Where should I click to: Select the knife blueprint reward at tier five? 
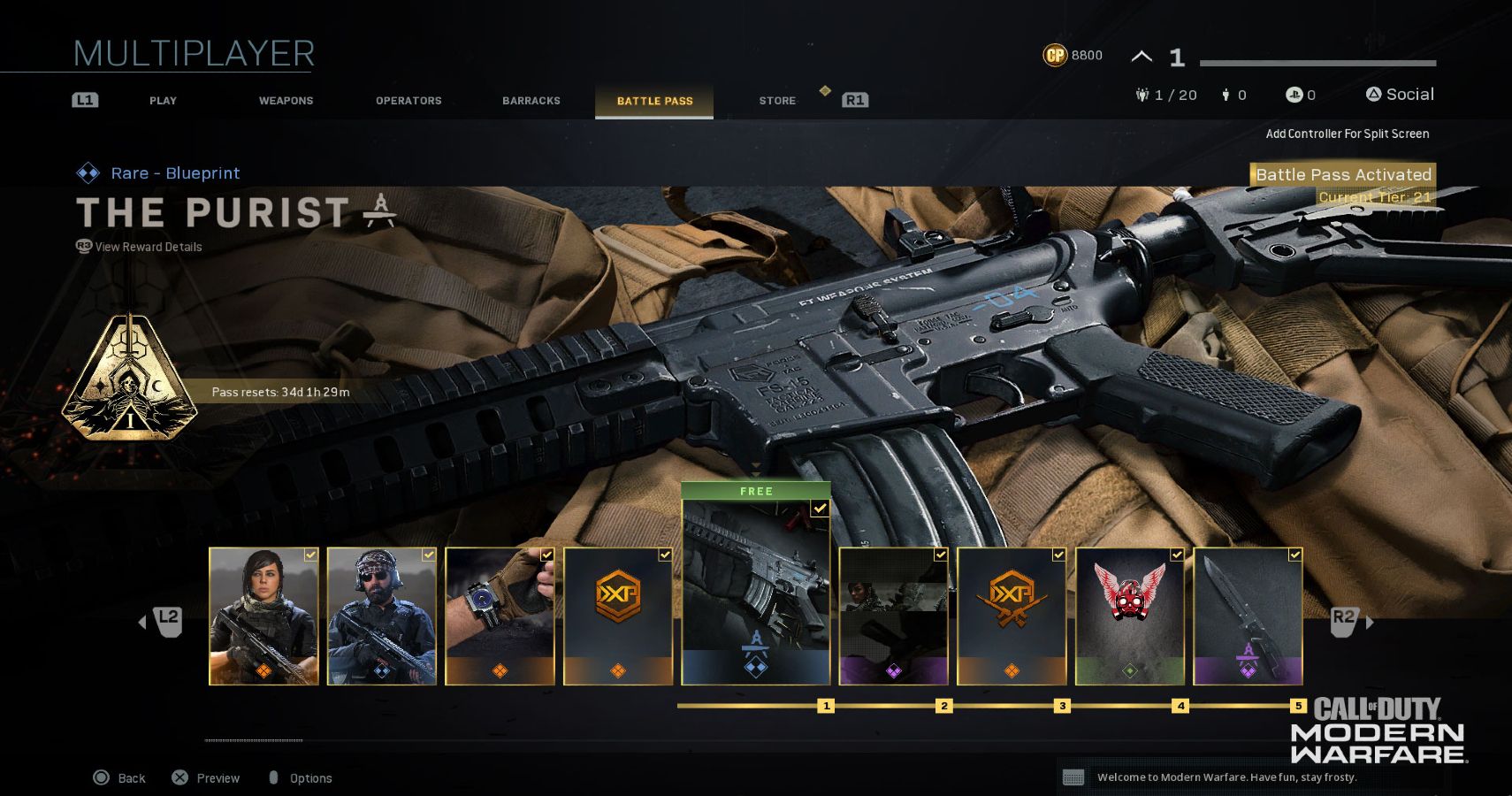coord(1249,615)
